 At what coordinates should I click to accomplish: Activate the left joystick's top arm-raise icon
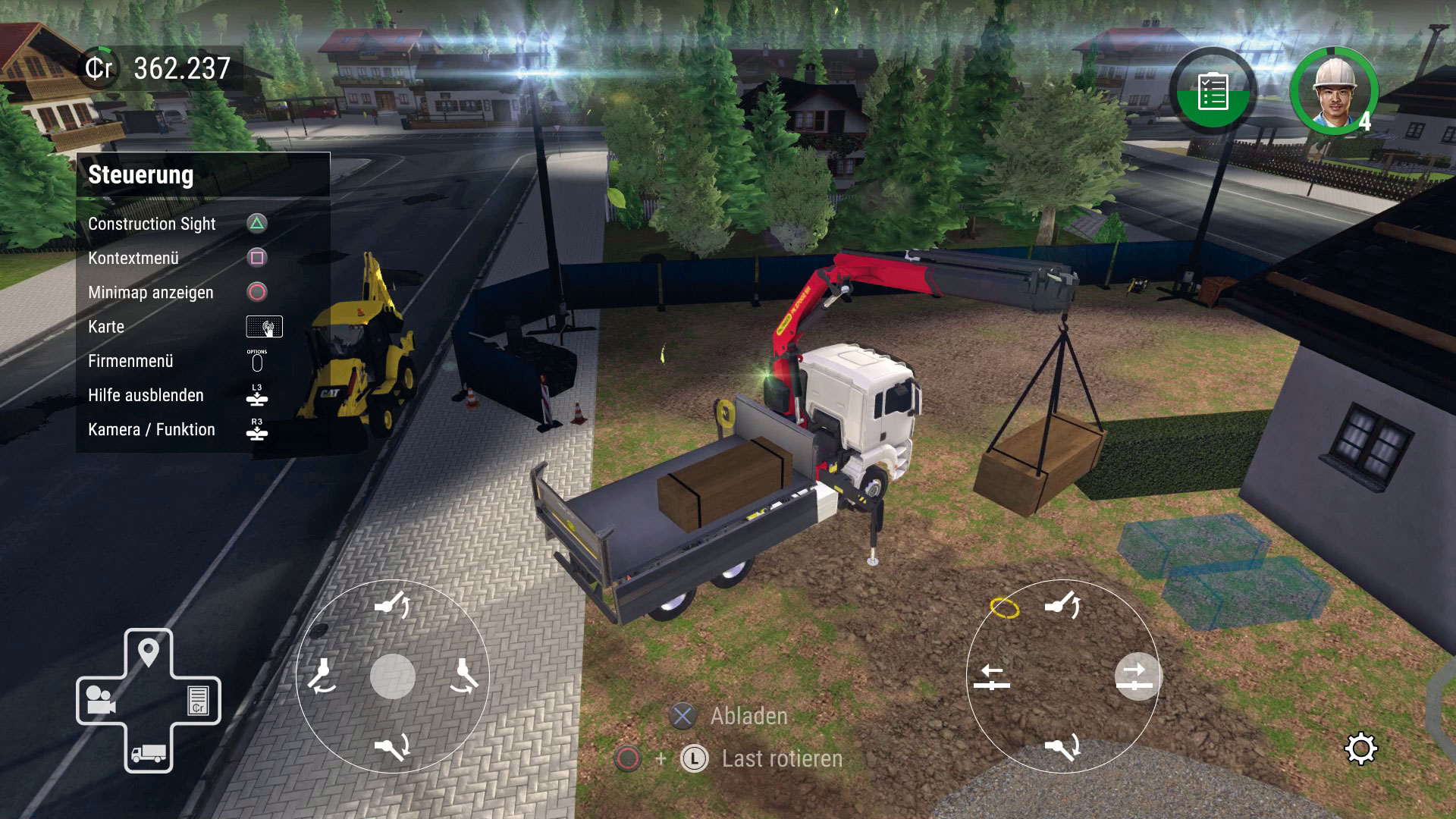tap(393, 605)
